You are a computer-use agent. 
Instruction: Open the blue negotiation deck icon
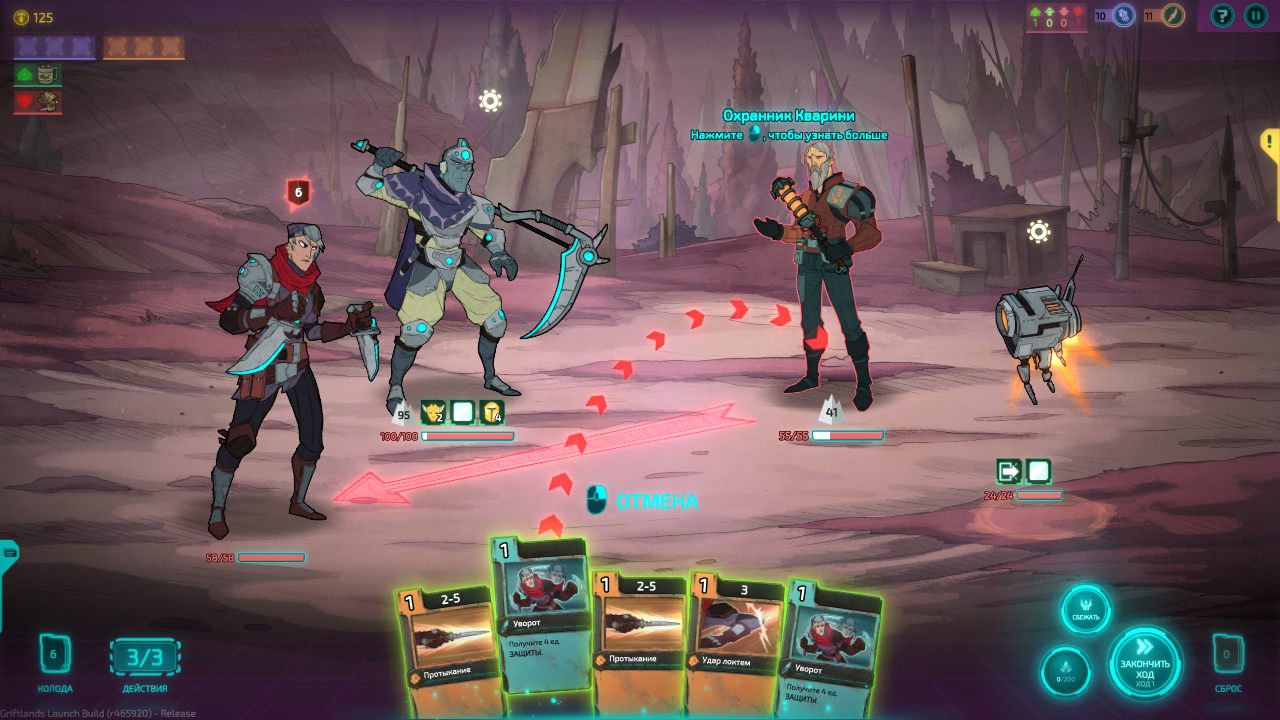pos(1124,15)
